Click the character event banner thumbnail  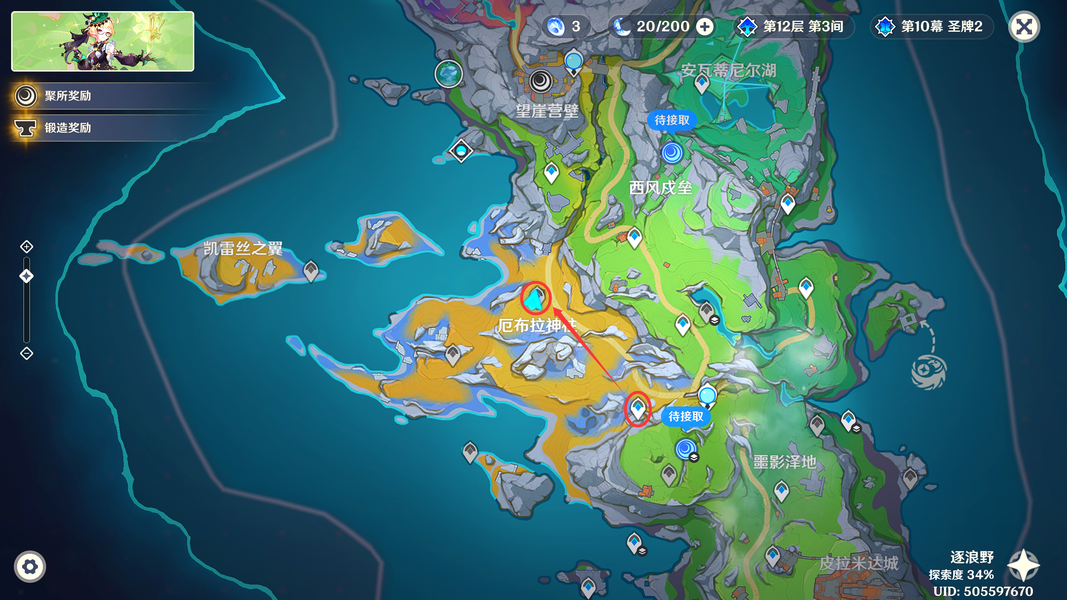tap(102, 41)
